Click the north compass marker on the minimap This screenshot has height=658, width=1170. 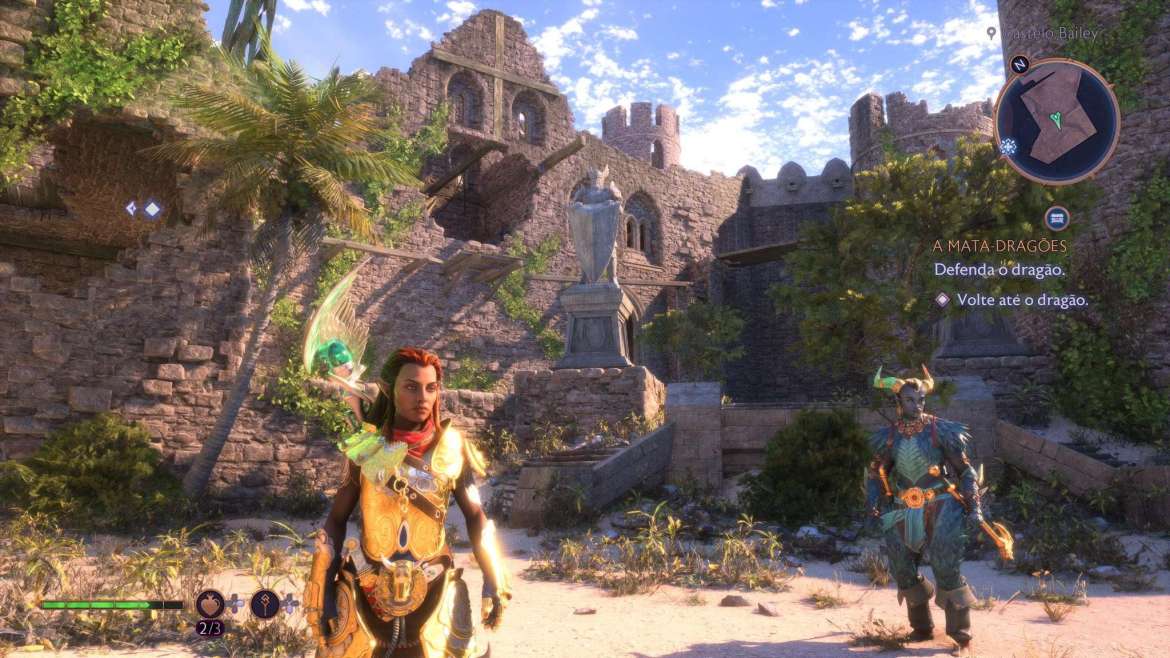click(1020, 65)
